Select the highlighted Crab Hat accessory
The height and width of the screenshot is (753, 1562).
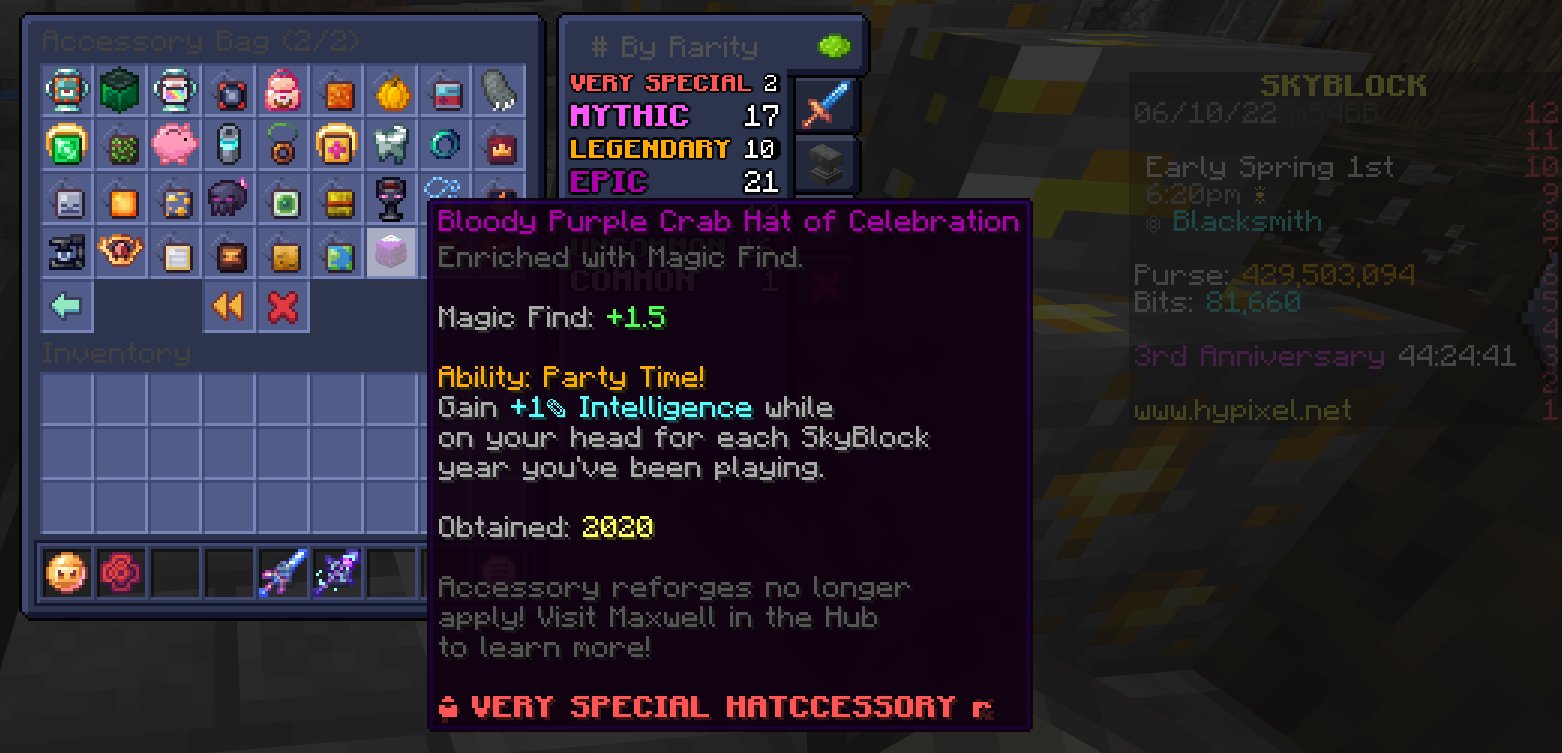390,252
